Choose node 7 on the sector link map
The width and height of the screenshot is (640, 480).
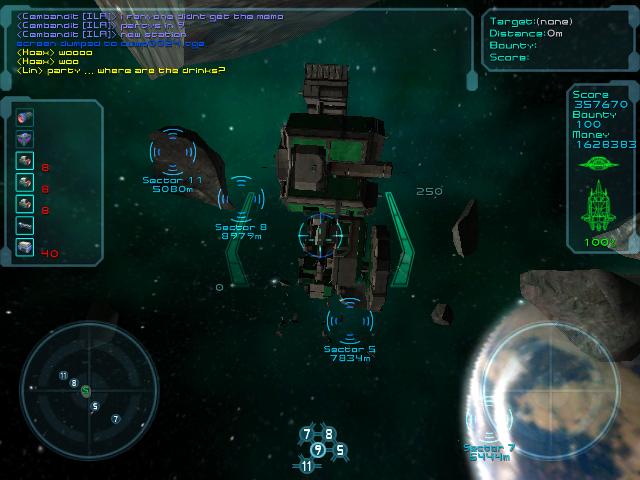tap(307, 434)
